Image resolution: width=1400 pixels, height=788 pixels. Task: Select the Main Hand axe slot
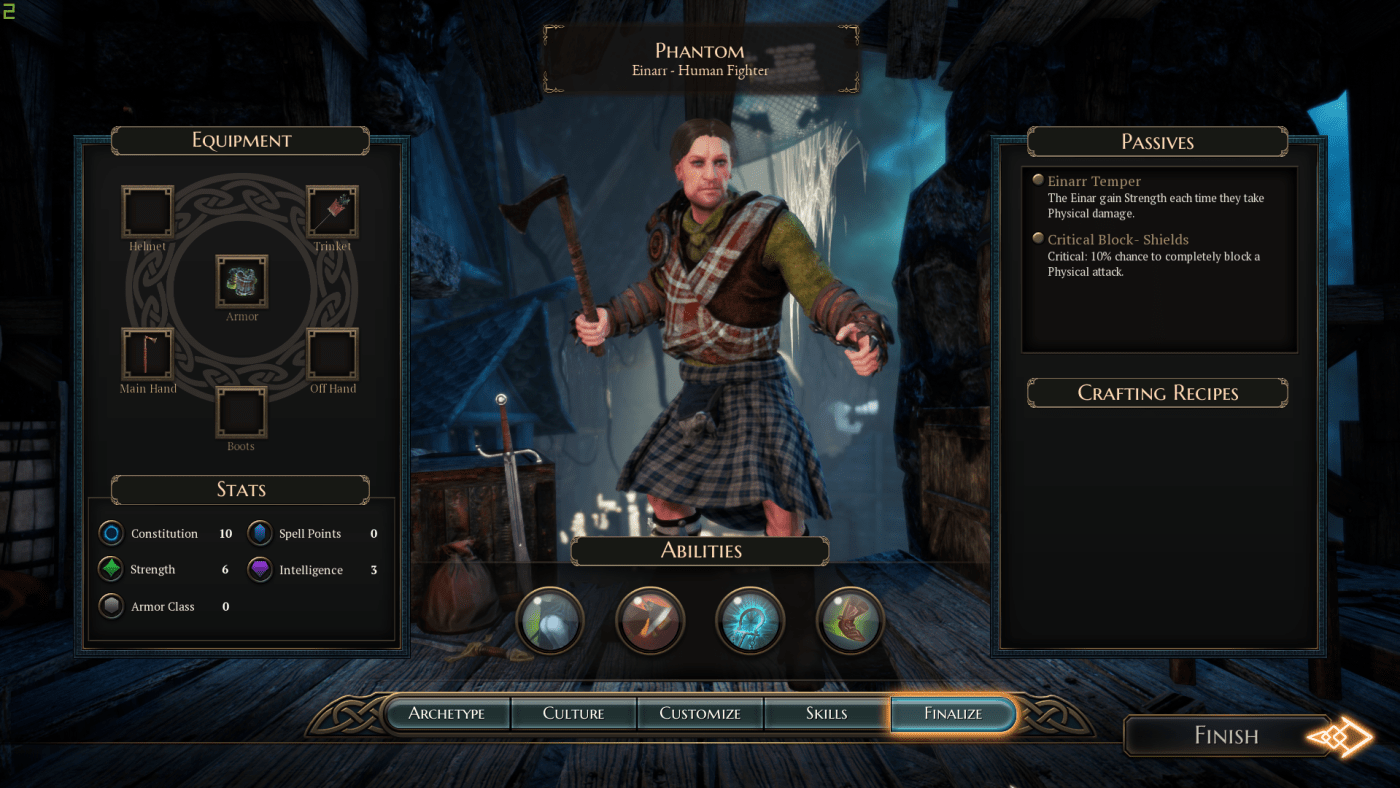(147, 354)
